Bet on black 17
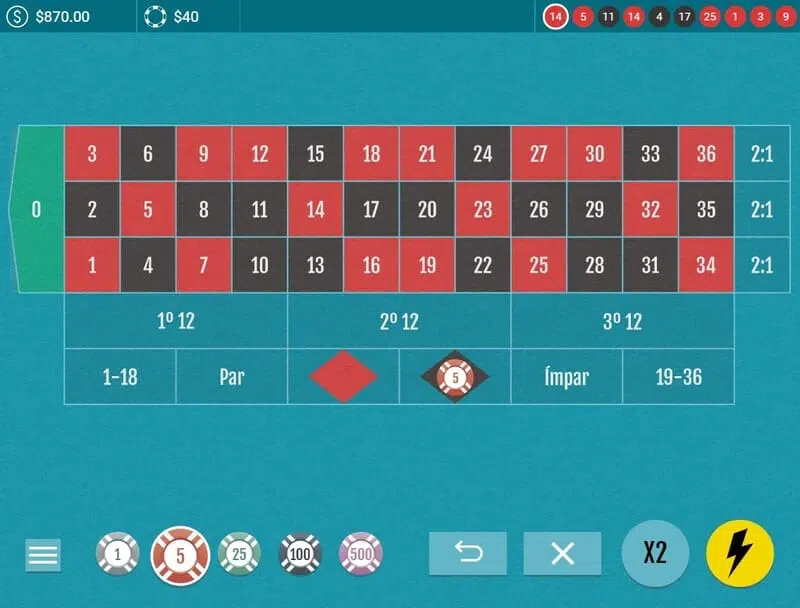The image size is (800, 608). [371, 210]
